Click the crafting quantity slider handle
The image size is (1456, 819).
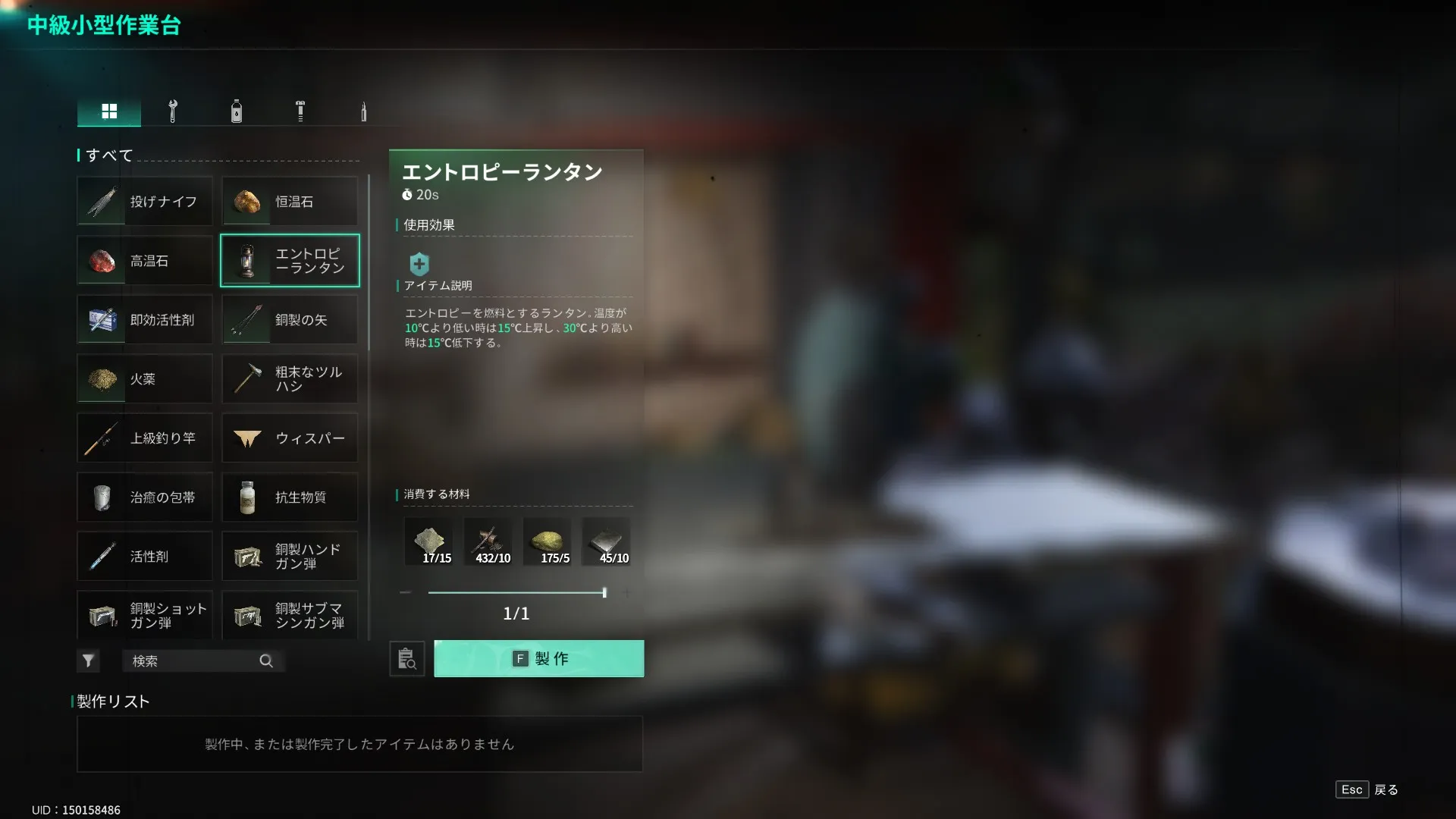pos(604,592)
